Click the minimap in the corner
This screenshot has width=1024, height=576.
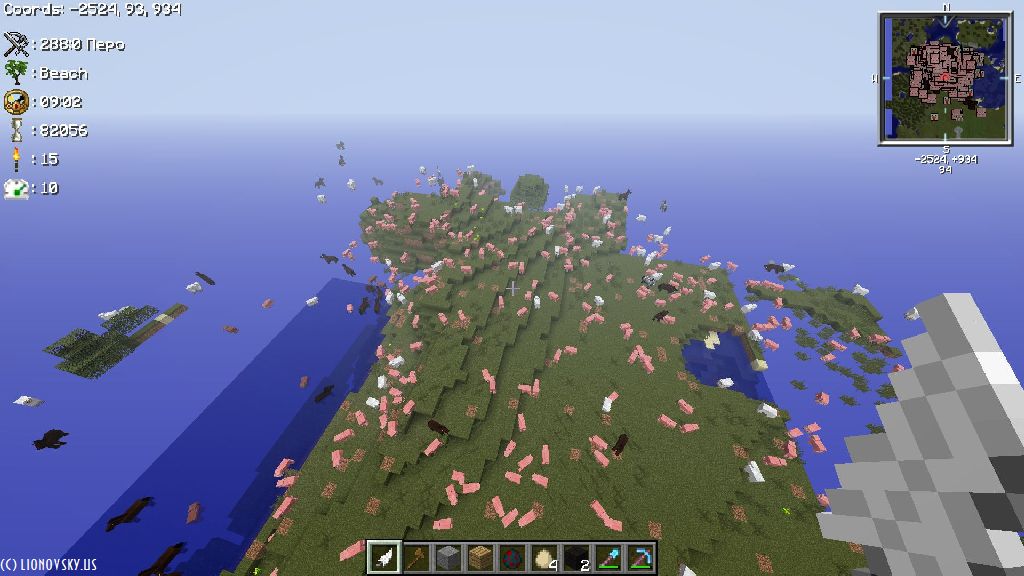(x=945, y=78)
